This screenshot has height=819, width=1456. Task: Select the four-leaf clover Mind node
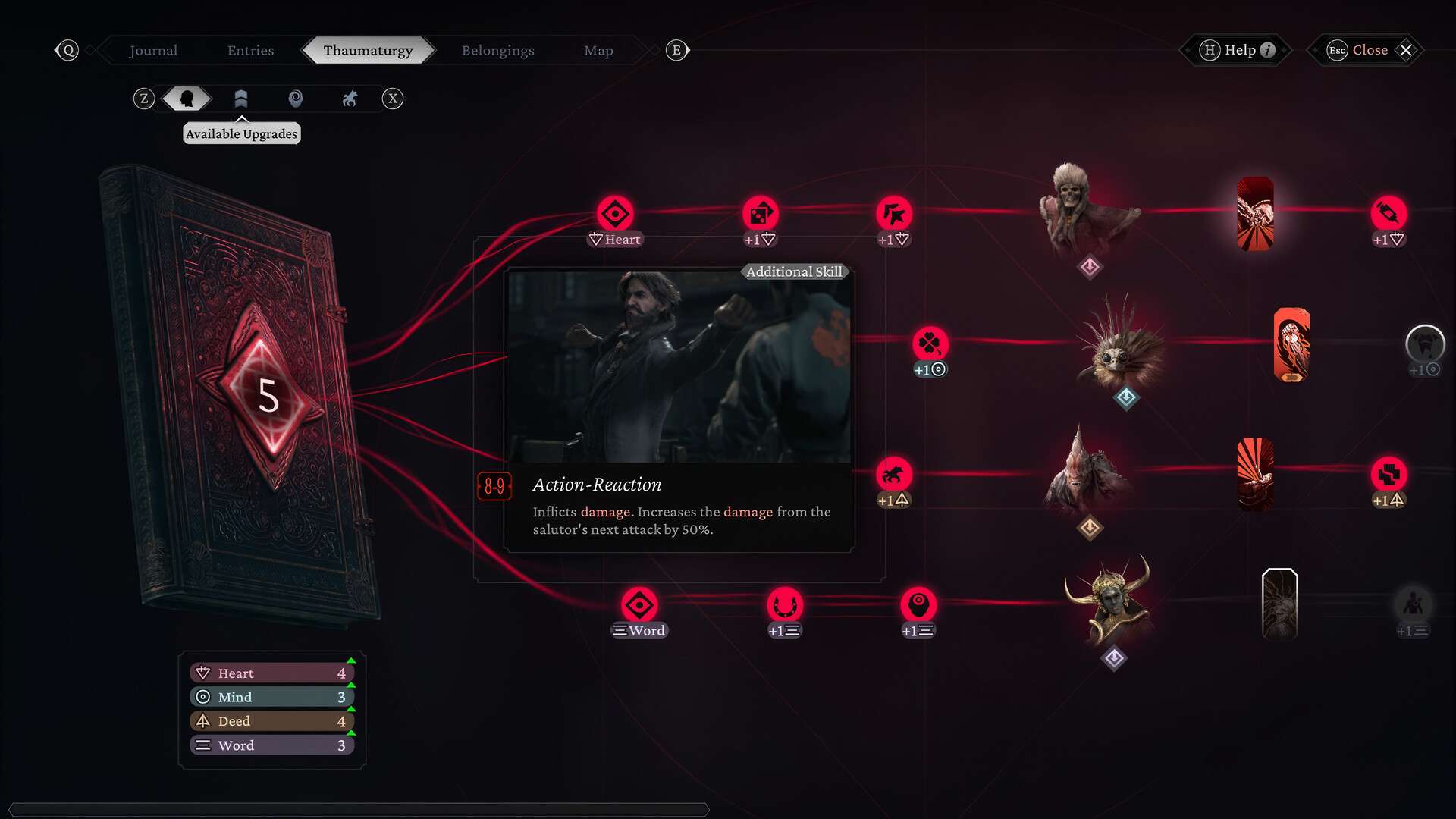click(x=930, y=344)
